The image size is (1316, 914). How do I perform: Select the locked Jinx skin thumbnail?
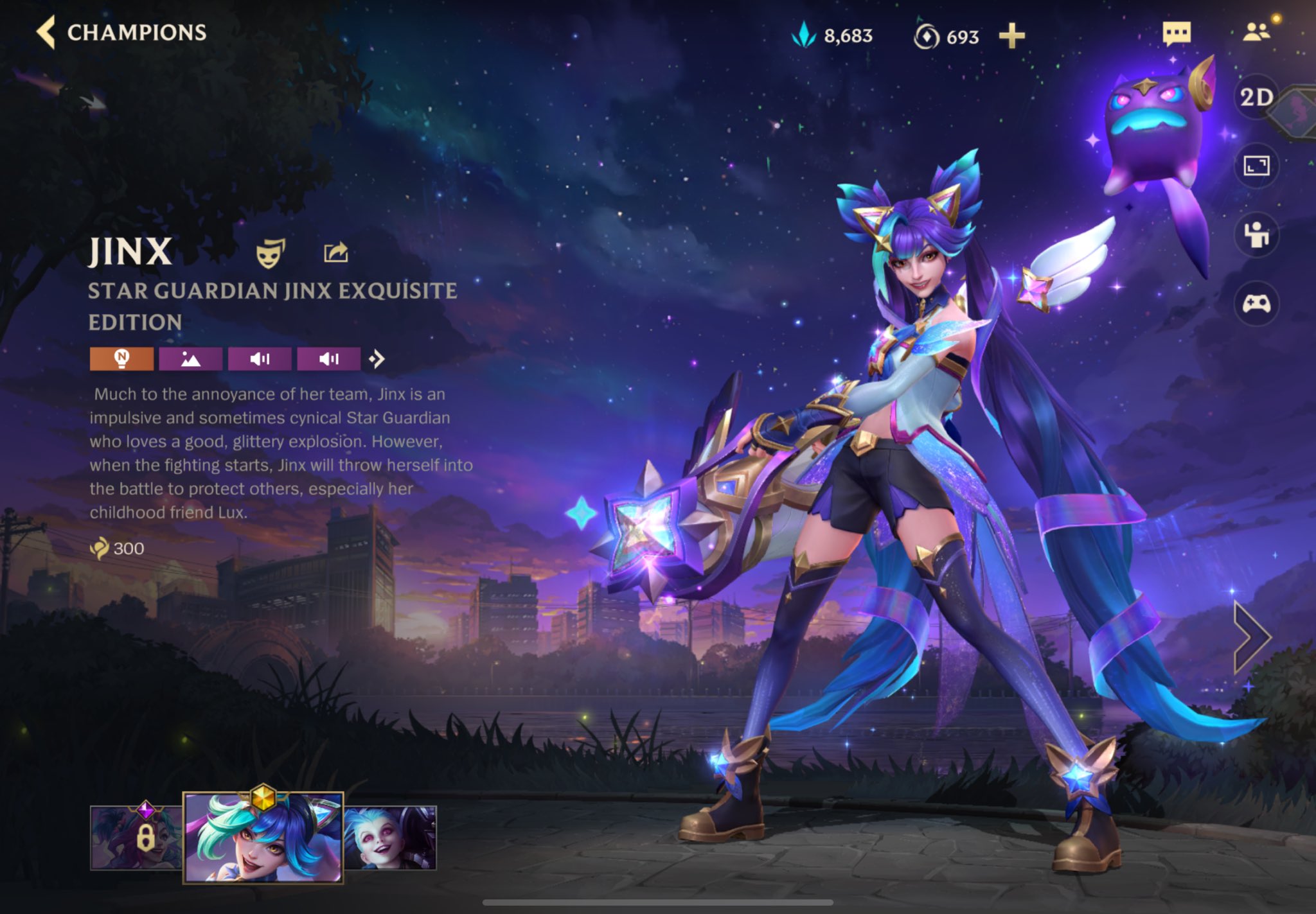[136, 838]
